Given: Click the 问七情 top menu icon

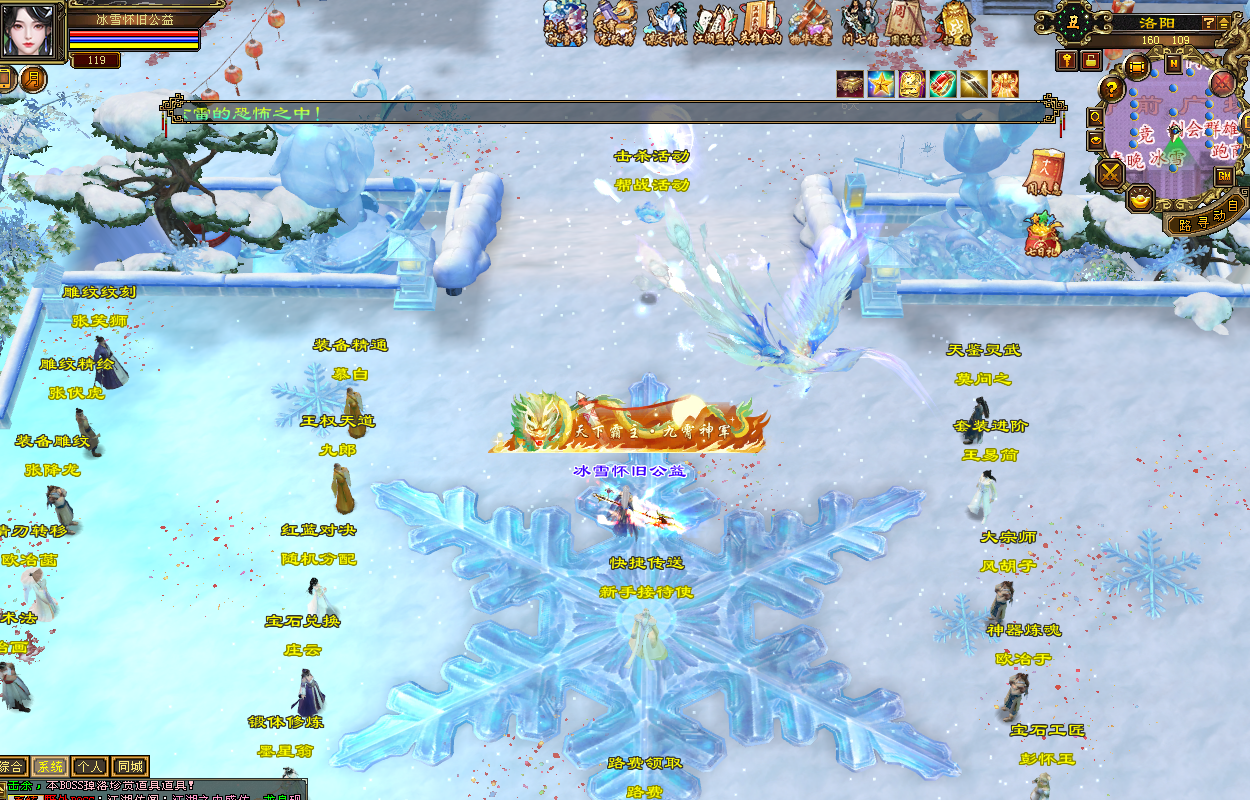Looking at the screenshot, I should pos(858,24).
